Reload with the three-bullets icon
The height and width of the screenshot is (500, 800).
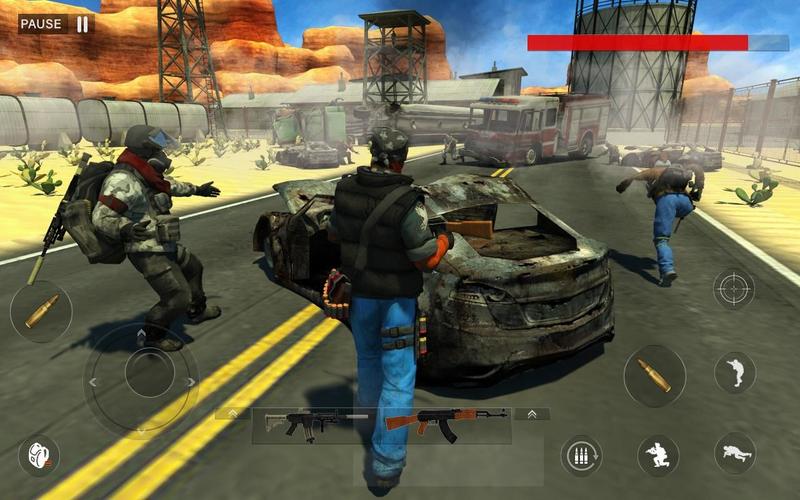tap(581, 456)
